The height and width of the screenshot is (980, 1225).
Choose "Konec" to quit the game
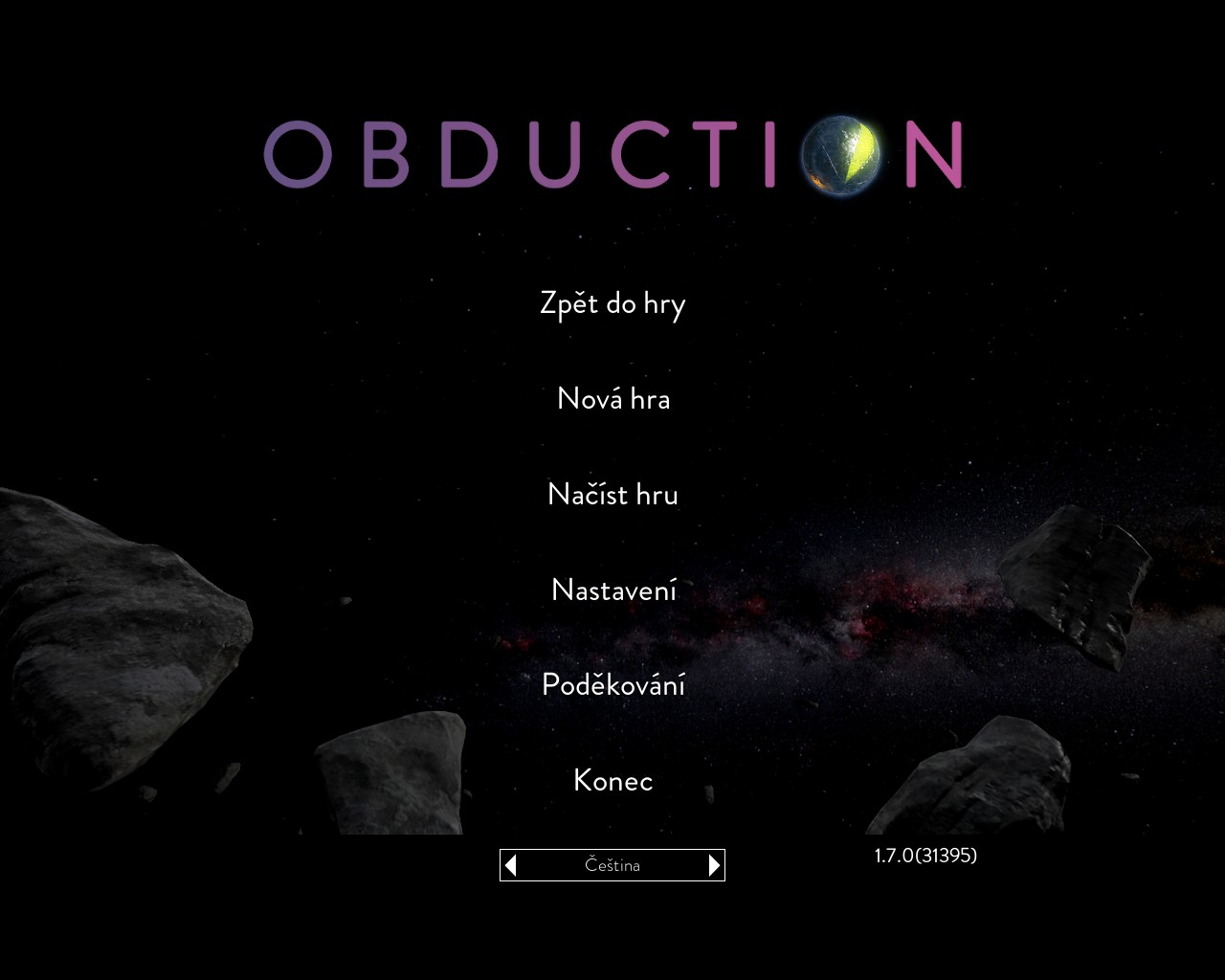pyautogui.click(x=612, y=781)
